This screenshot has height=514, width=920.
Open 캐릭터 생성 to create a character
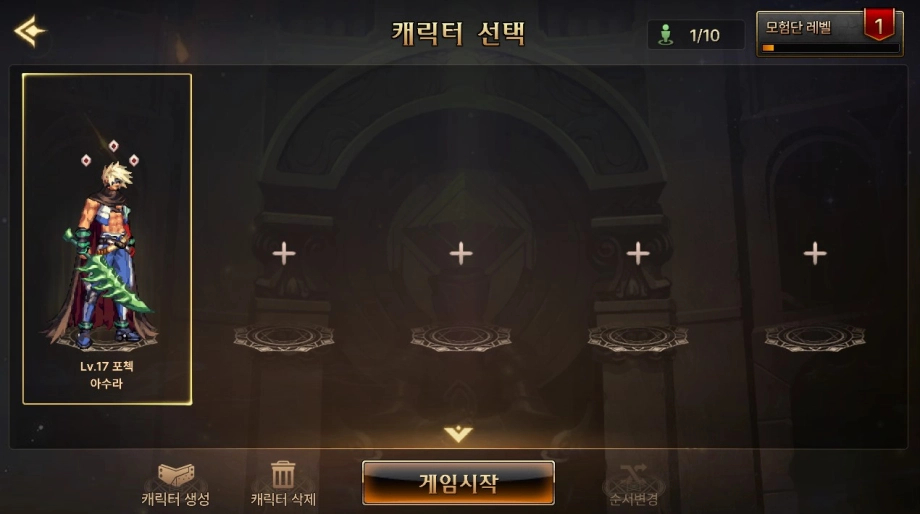tap(176, 484)
